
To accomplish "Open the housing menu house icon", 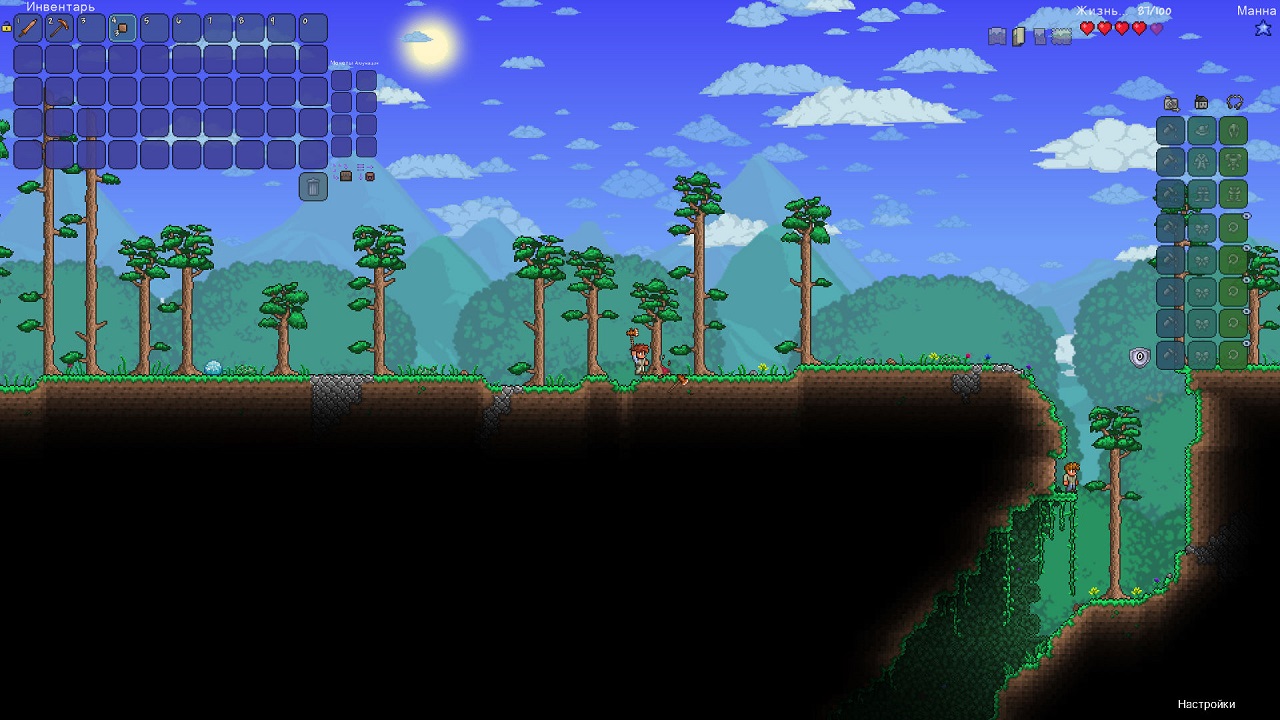I will pos(1201,103).
